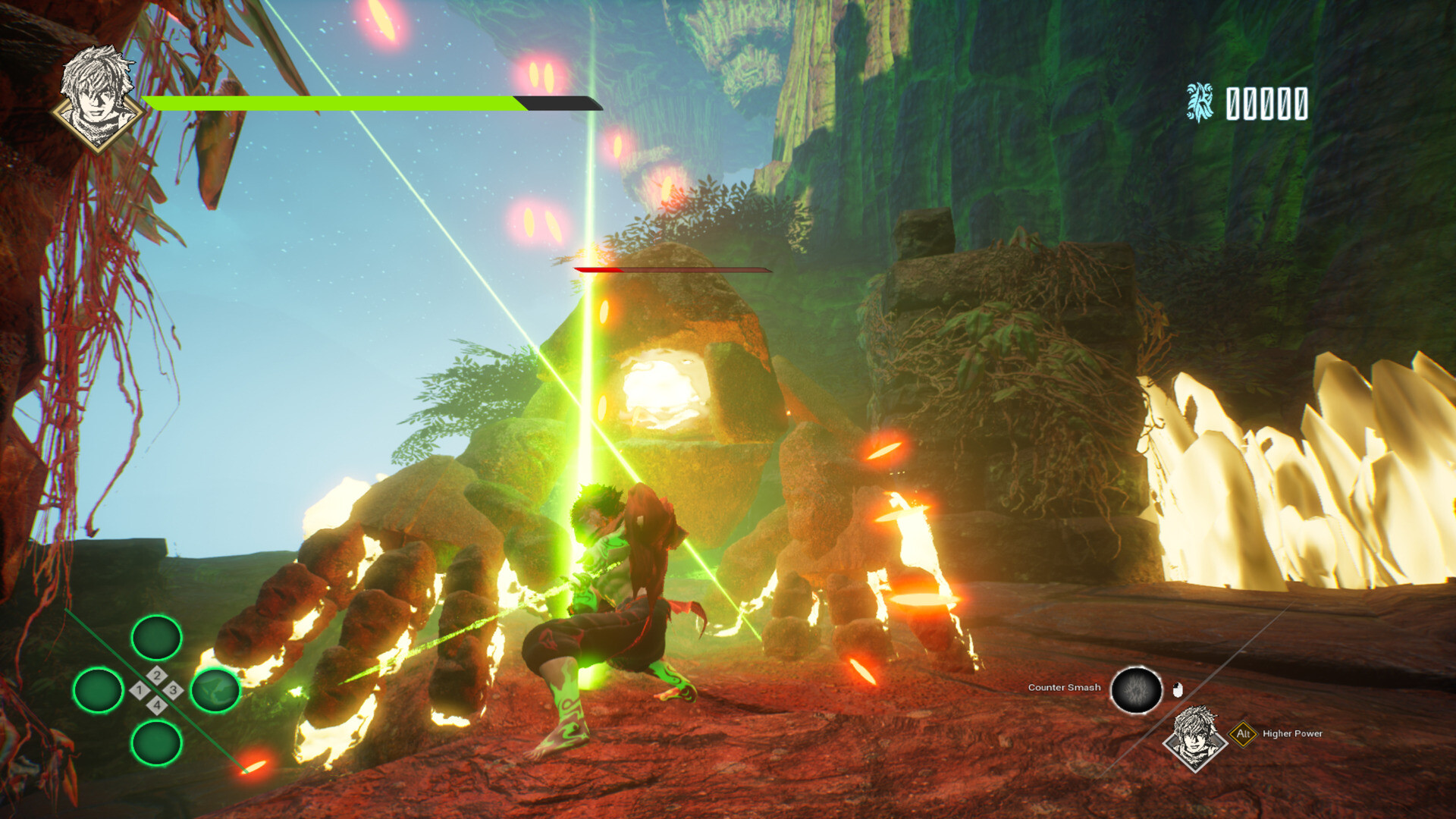This screenshot has width=1456, height=819.
Task: Click the blue leaf emblem beside the score
Action: [1199, 102]
